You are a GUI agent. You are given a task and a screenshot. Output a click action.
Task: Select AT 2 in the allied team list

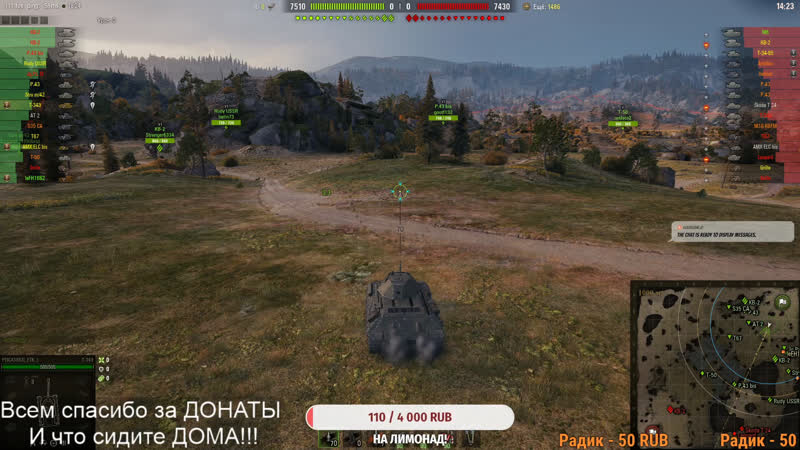point(35,115)
